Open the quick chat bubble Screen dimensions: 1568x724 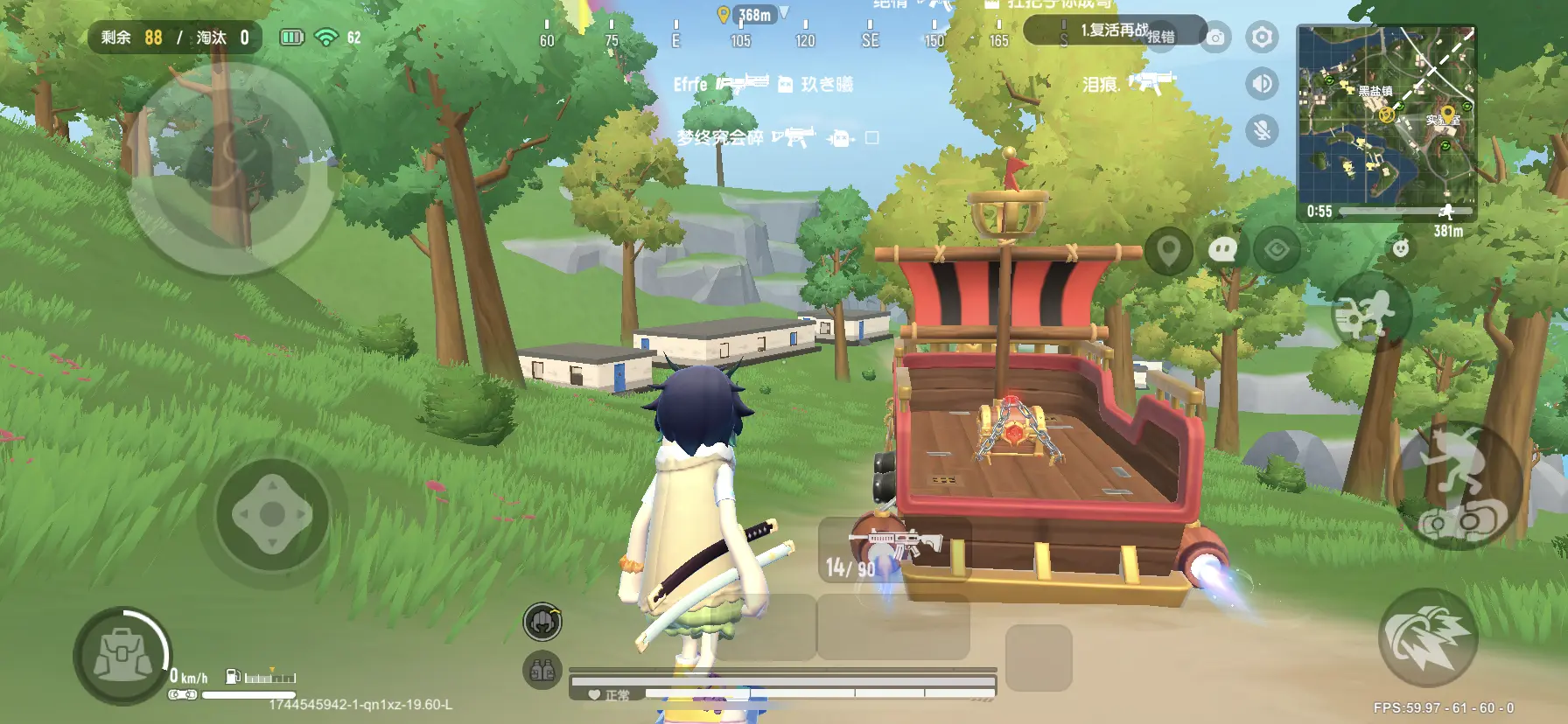click(1221, 251)
